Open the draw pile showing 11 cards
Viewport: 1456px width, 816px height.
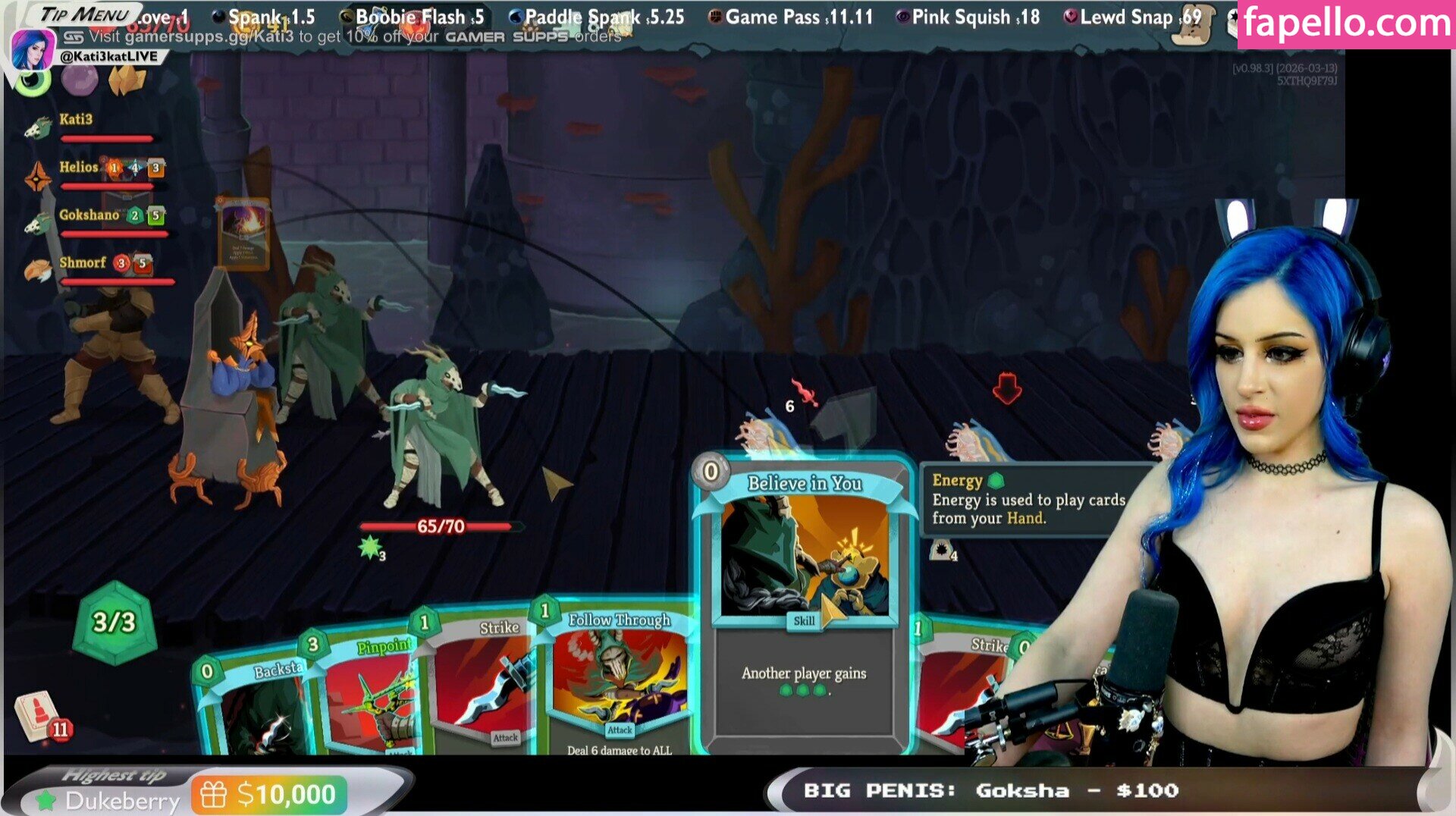39,717
